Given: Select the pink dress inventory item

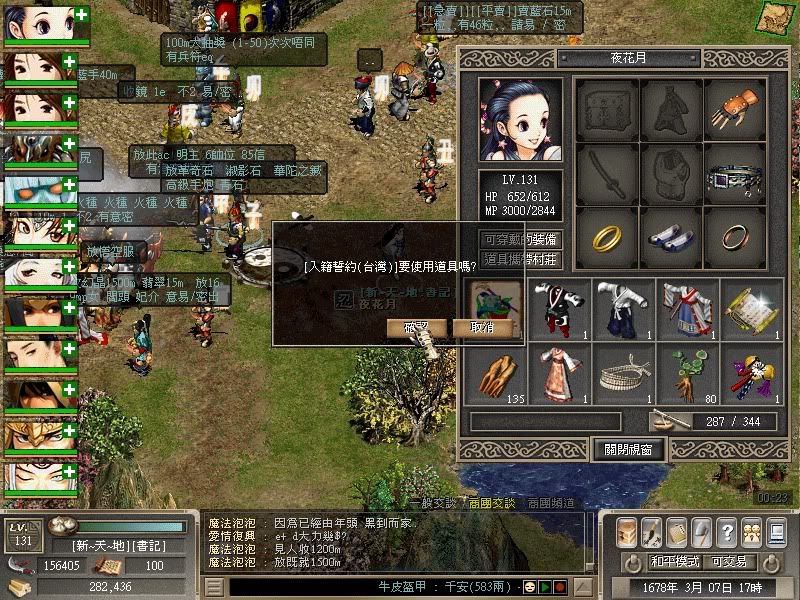Looking at the screenshot, I should coord(559,371).
